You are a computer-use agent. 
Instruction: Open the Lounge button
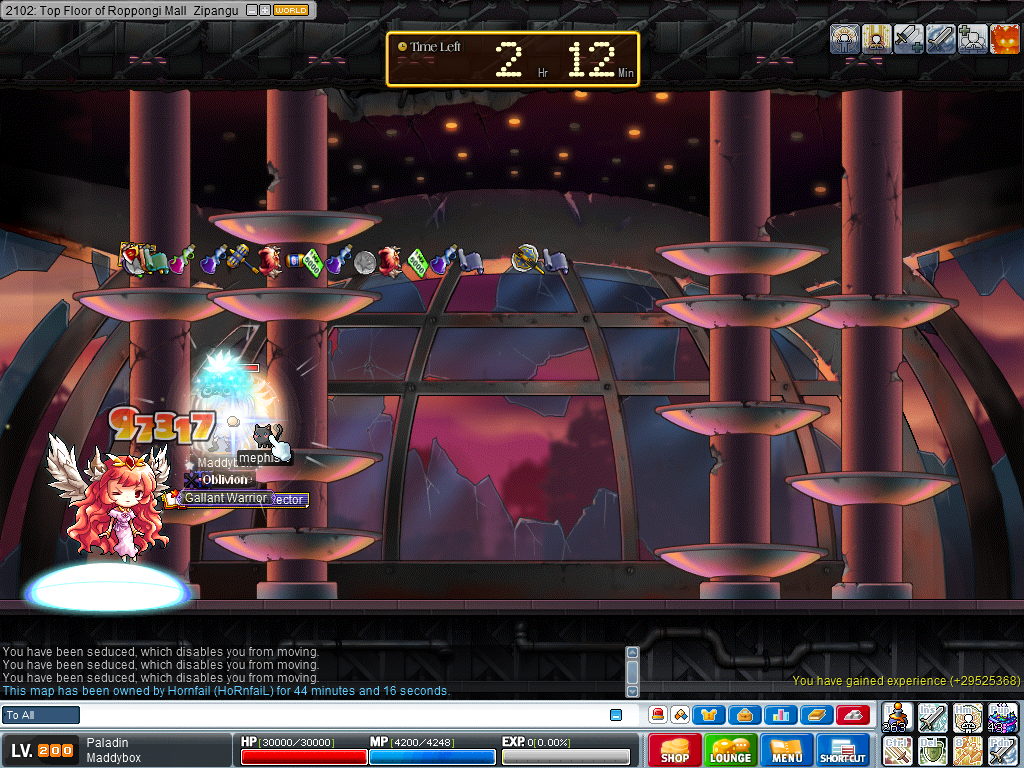click(730, 750)
